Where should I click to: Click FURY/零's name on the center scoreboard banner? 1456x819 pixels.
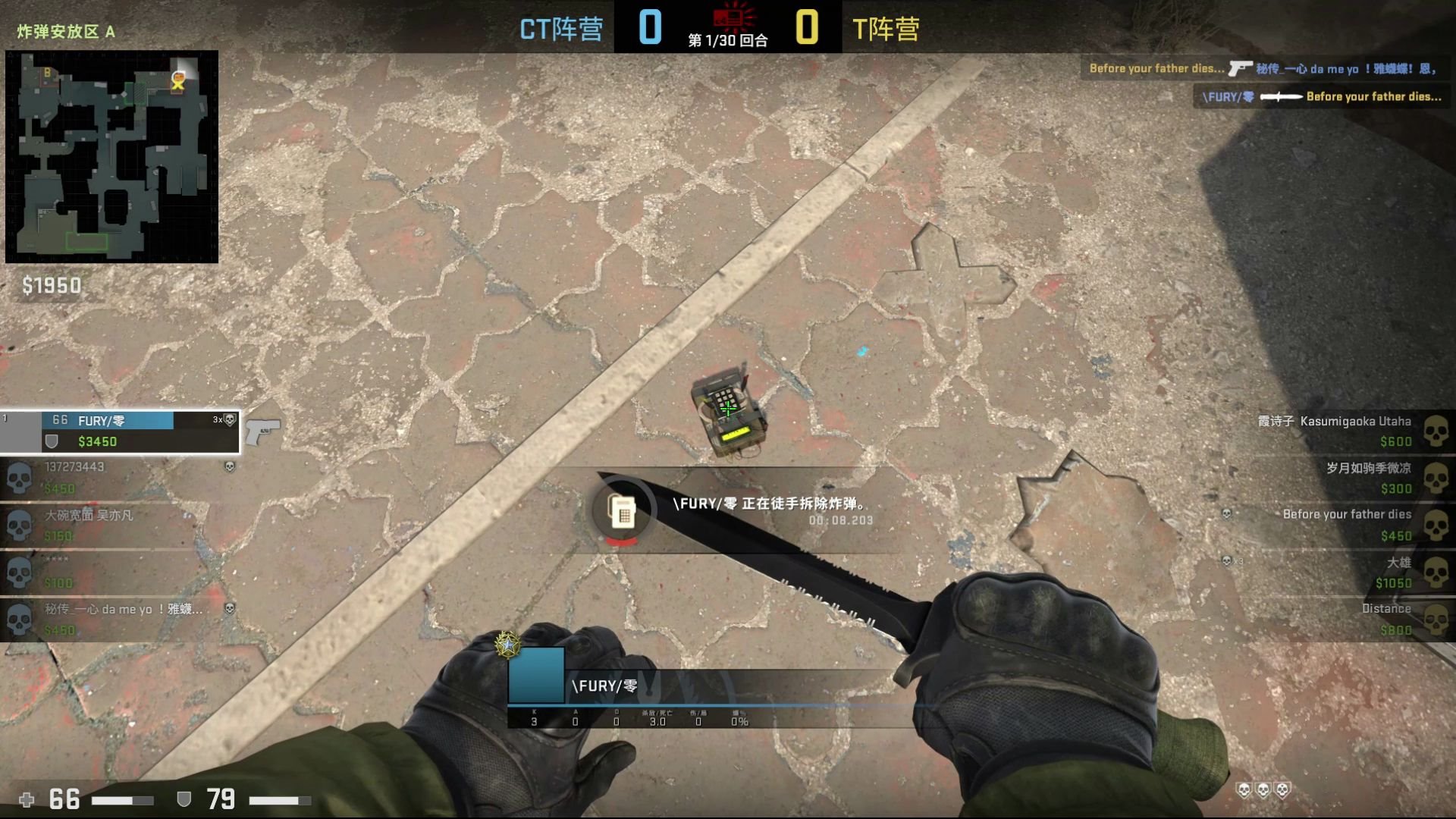tap(605, 685)
